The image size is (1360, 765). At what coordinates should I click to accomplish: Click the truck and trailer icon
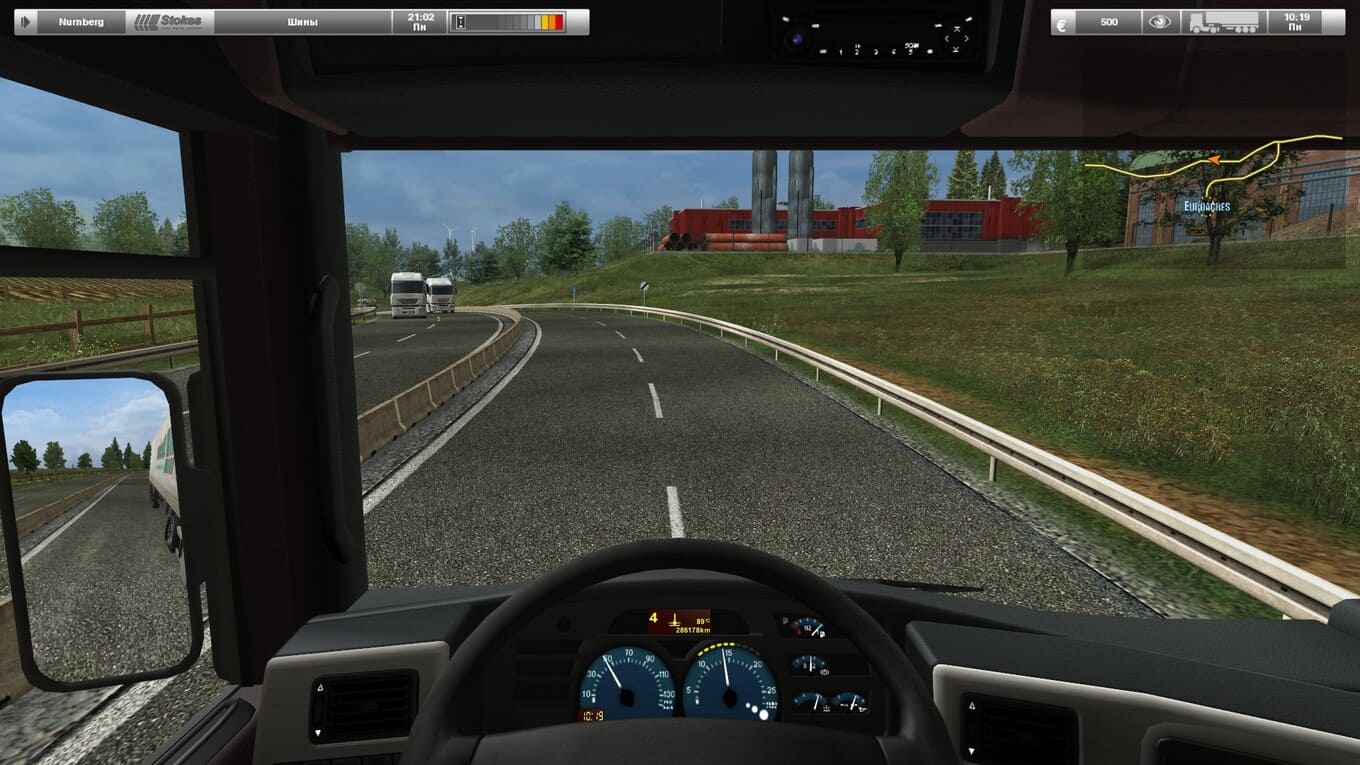(x=1225, y=21)
